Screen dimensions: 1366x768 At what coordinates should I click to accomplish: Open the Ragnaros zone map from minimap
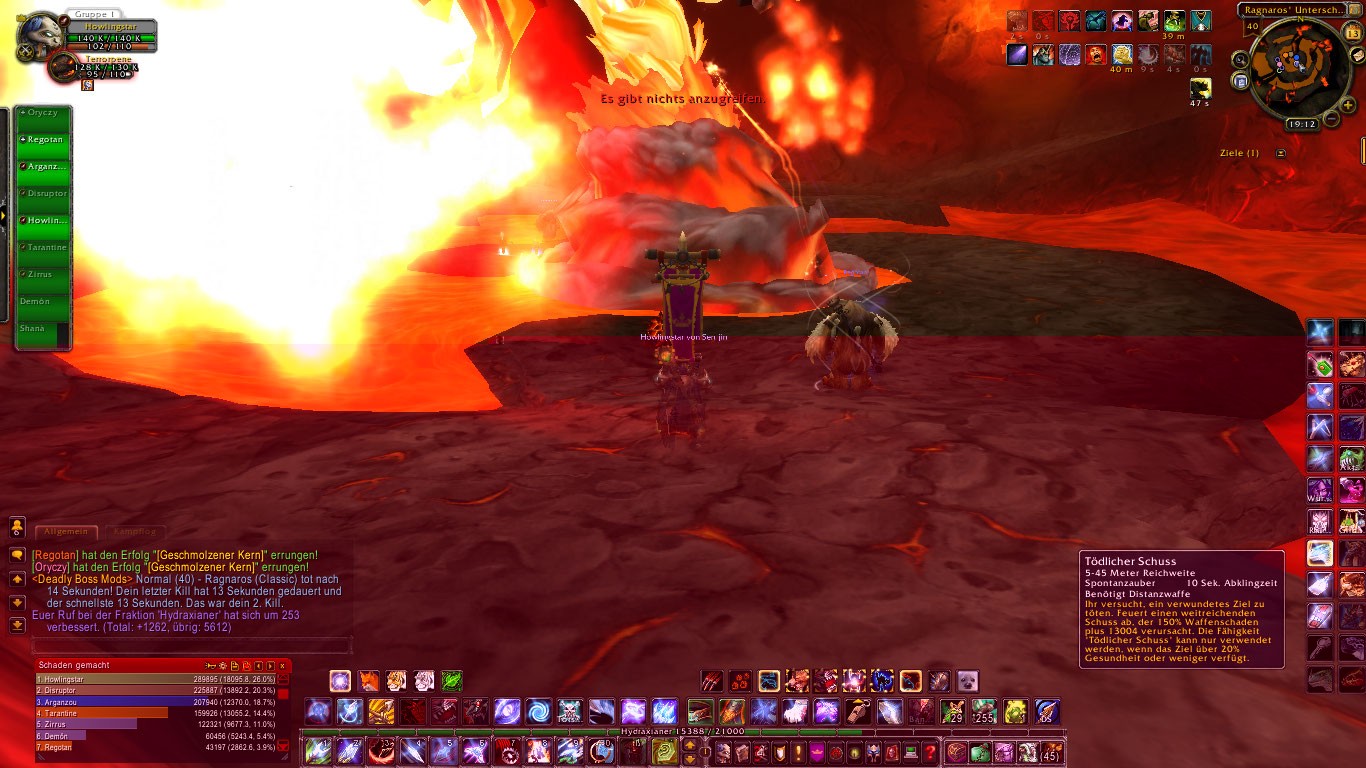(x=1292, y=10)
